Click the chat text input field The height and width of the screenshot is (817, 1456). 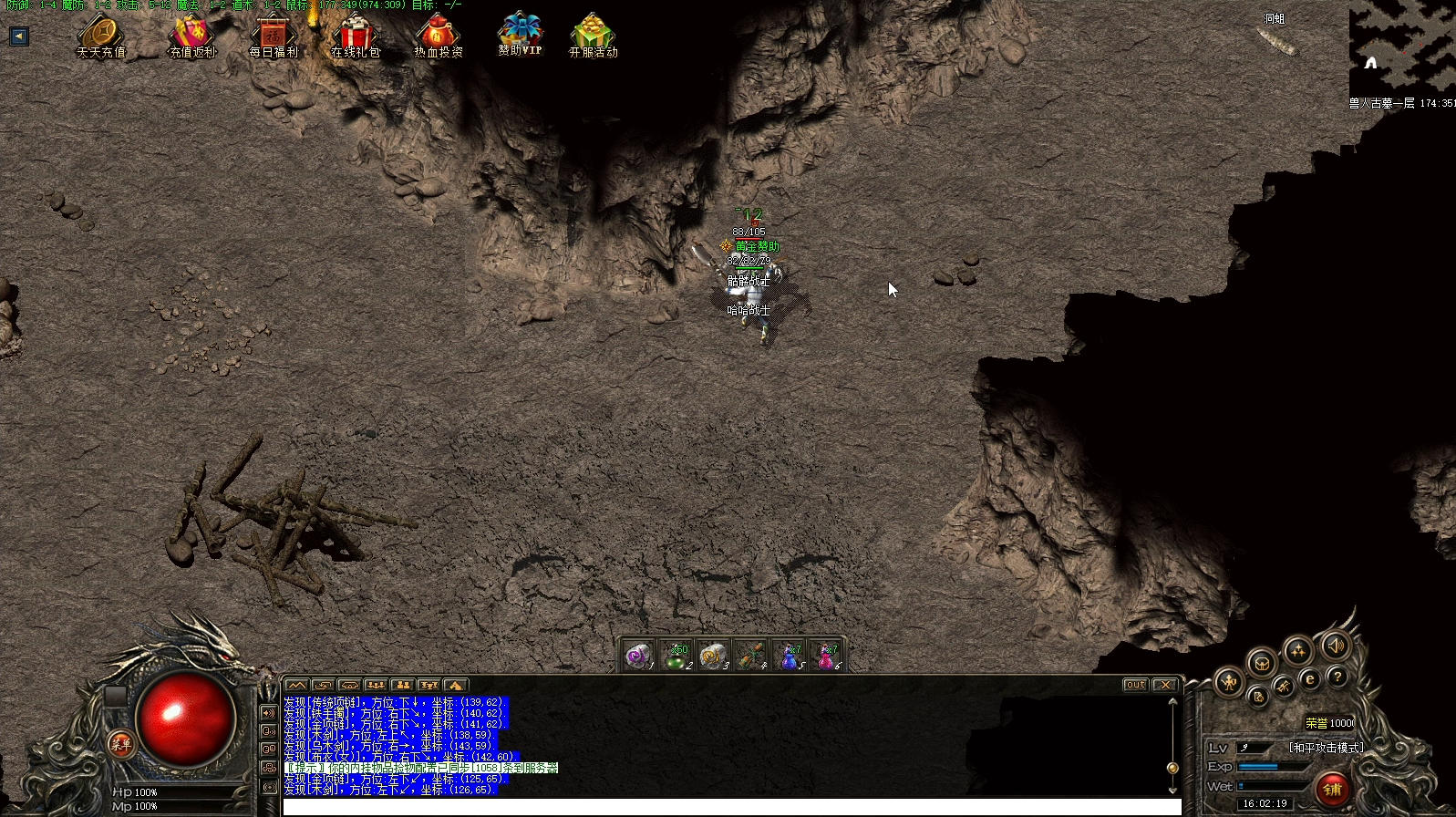click(729, 807)
